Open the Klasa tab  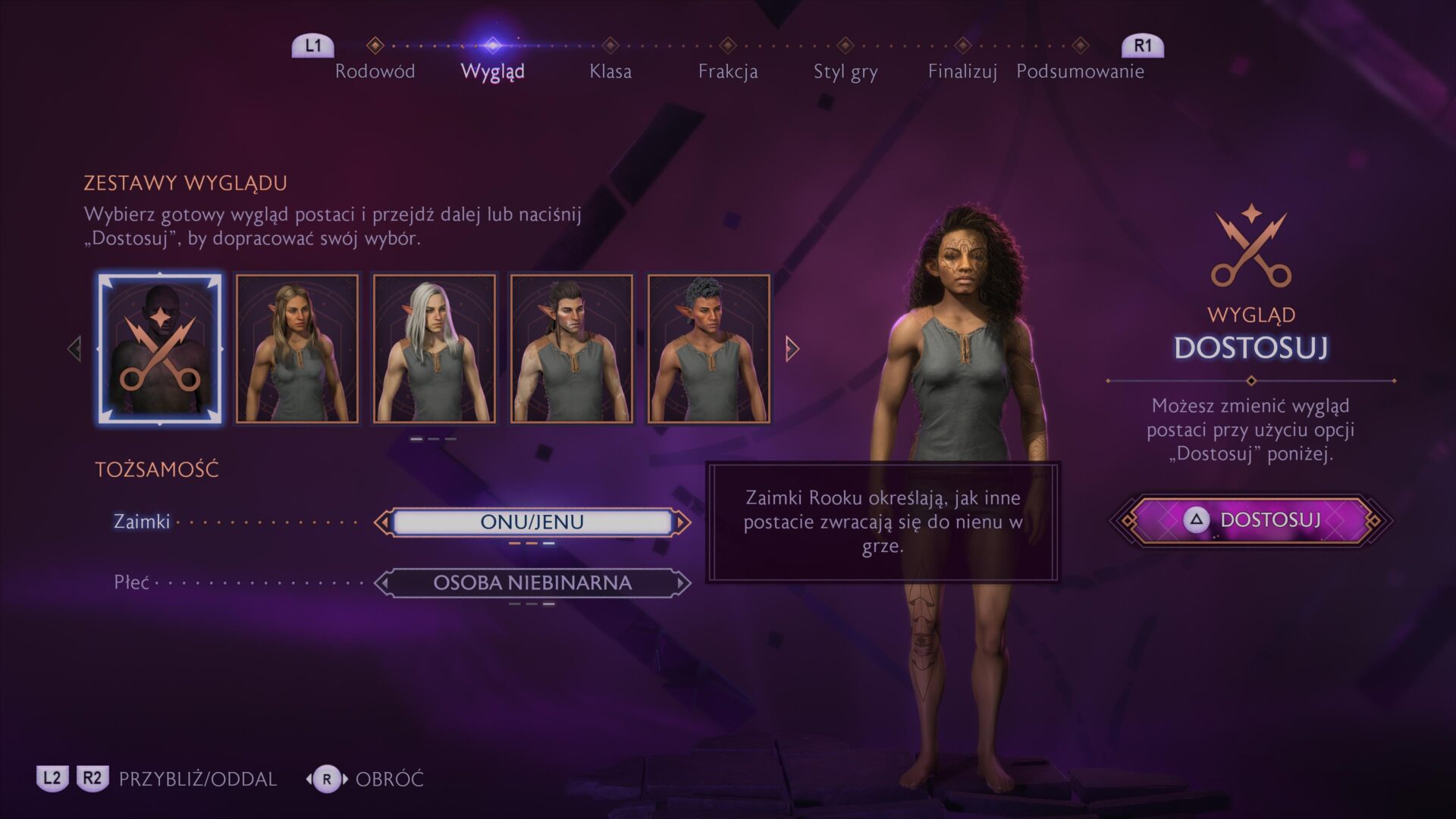coord(610,71)
